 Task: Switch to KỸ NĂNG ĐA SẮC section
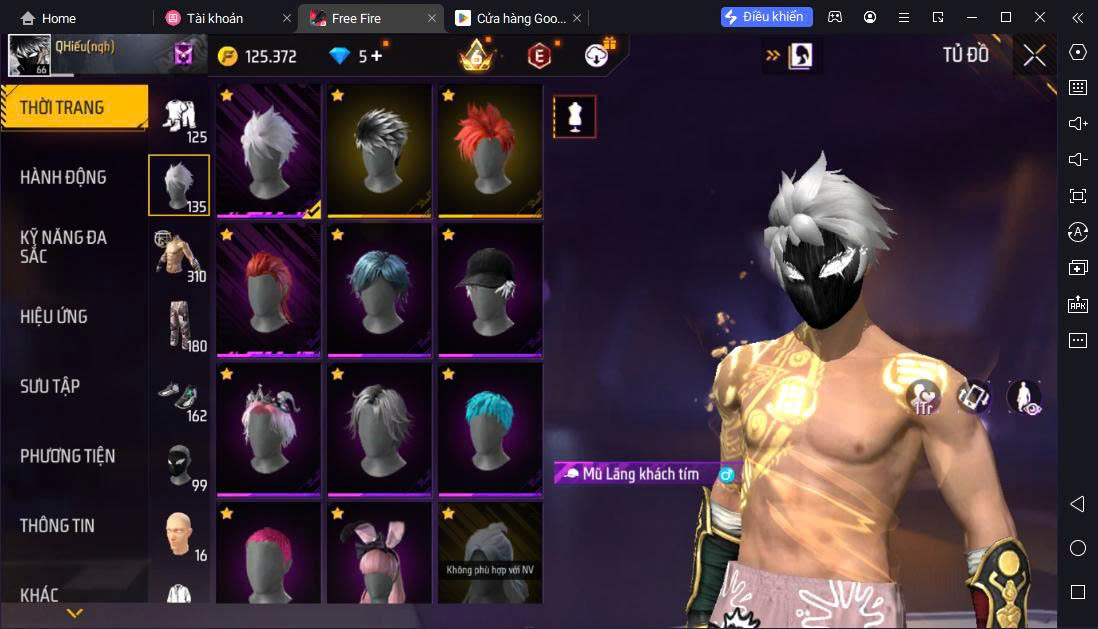(x=63, y=246)
